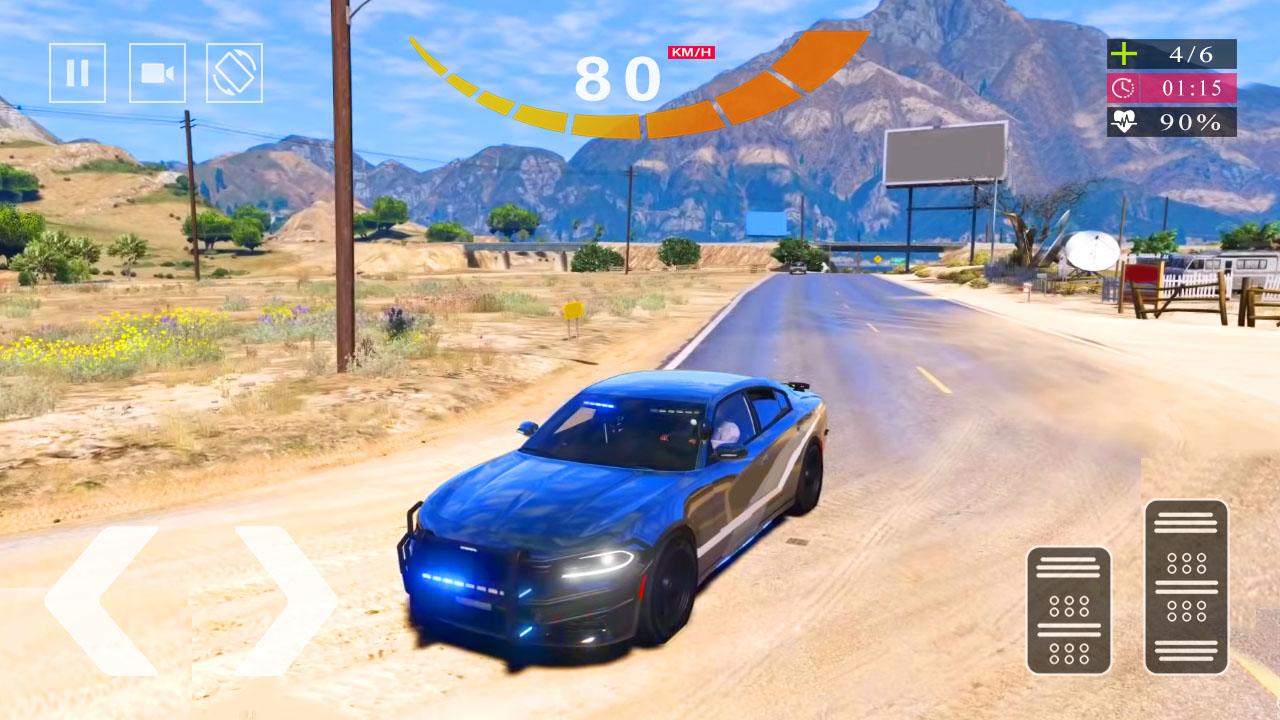Tap the heartbeat health icon

click(x=1125, y=122)
